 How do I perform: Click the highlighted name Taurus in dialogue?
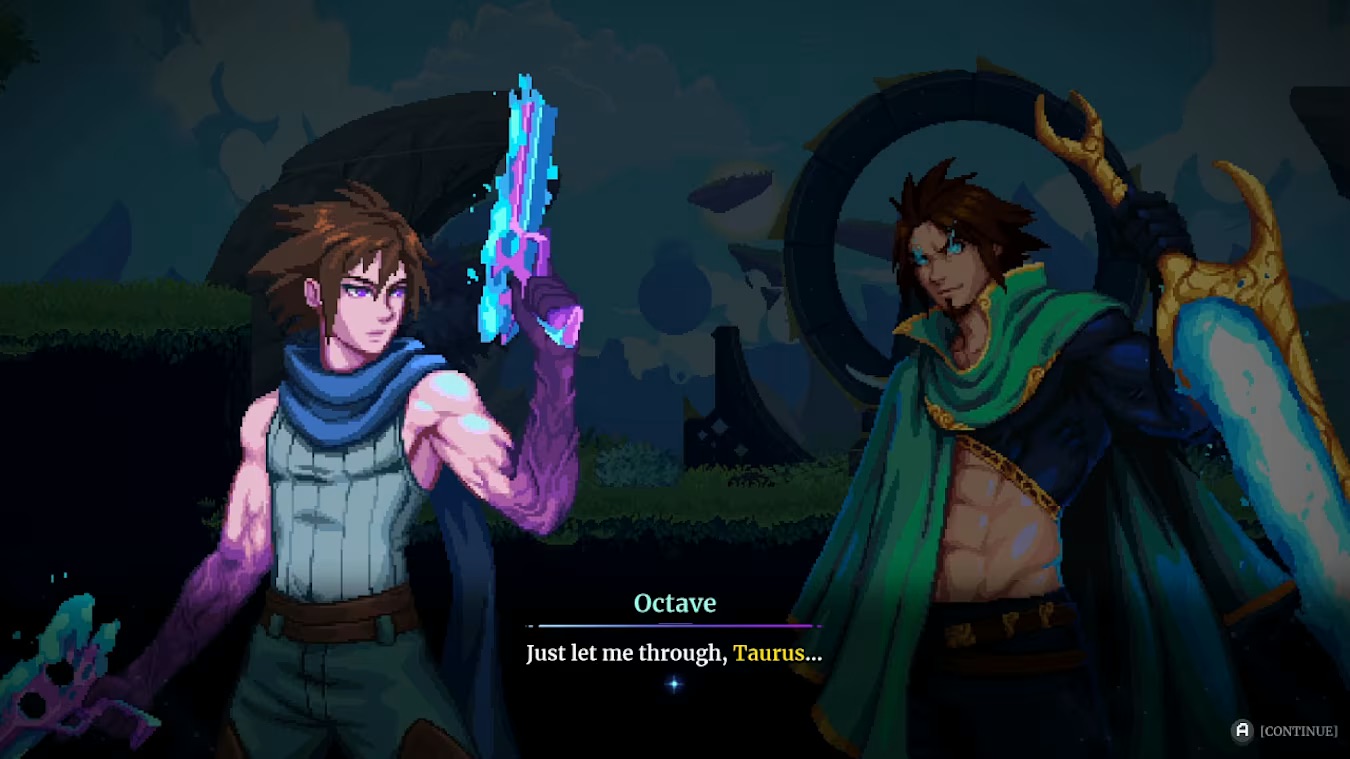(x=770, y=653)
